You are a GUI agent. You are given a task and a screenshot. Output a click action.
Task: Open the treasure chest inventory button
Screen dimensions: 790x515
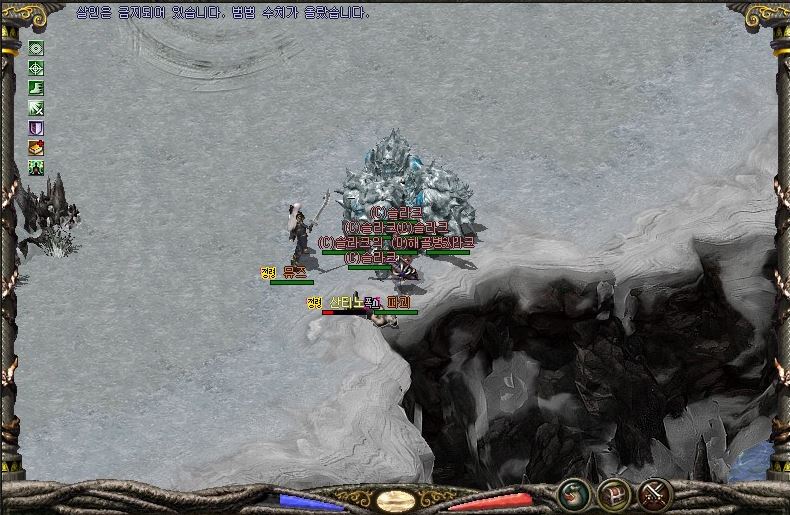pos(613,493)
